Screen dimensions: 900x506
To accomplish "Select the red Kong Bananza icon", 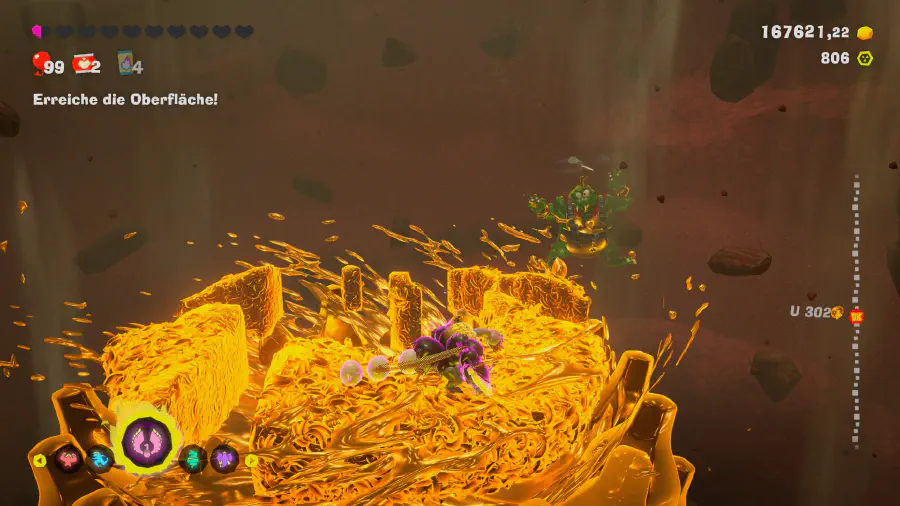I will (x=69, y=459).
